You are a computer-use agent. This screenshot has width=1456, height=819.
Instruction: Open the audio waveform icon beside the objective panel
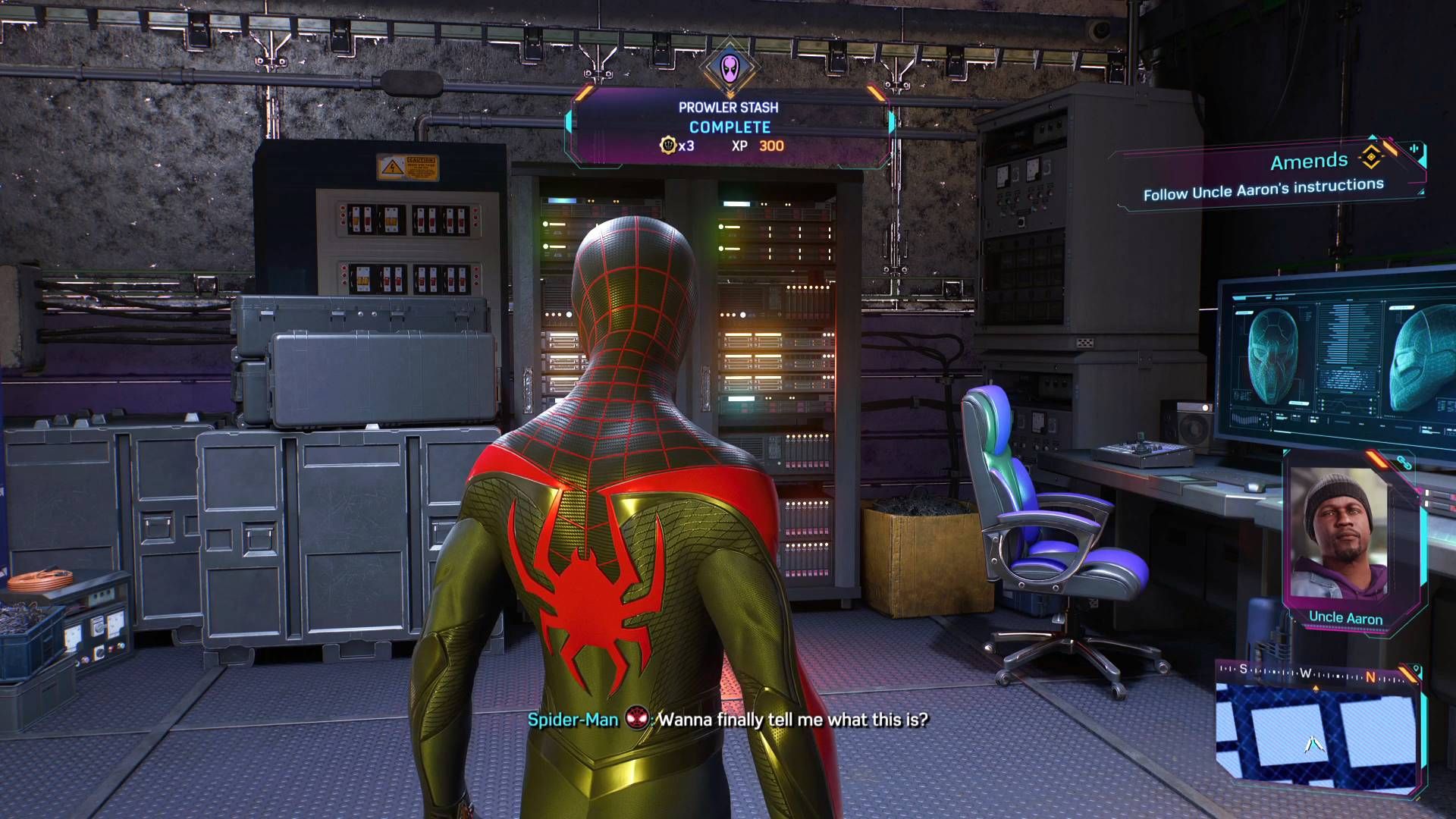pos(1414,149)
